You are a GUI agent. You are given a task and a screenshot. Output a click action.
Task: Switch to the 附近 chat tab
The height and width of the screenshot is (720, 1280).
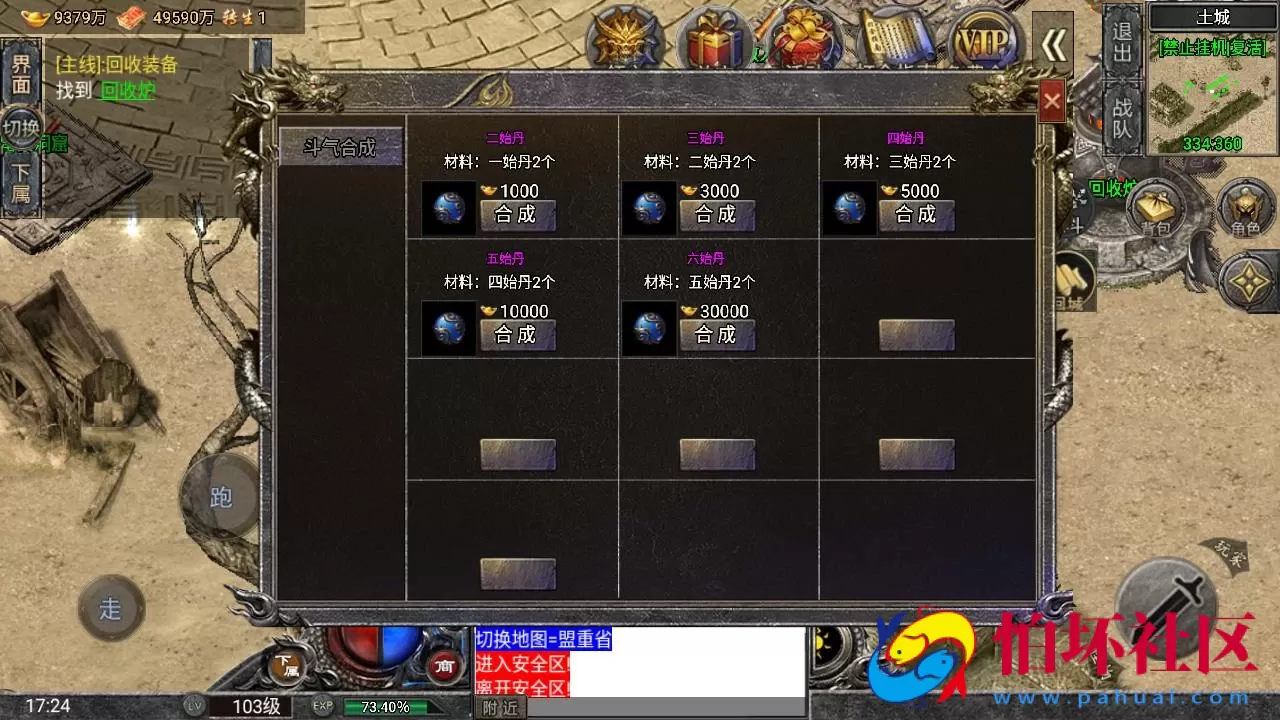click(498, 708)
